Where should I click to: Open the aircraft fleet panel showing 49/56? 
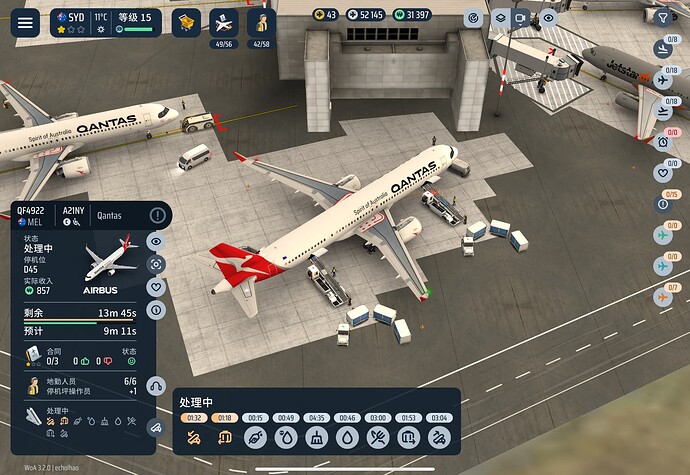click(224, 22)
